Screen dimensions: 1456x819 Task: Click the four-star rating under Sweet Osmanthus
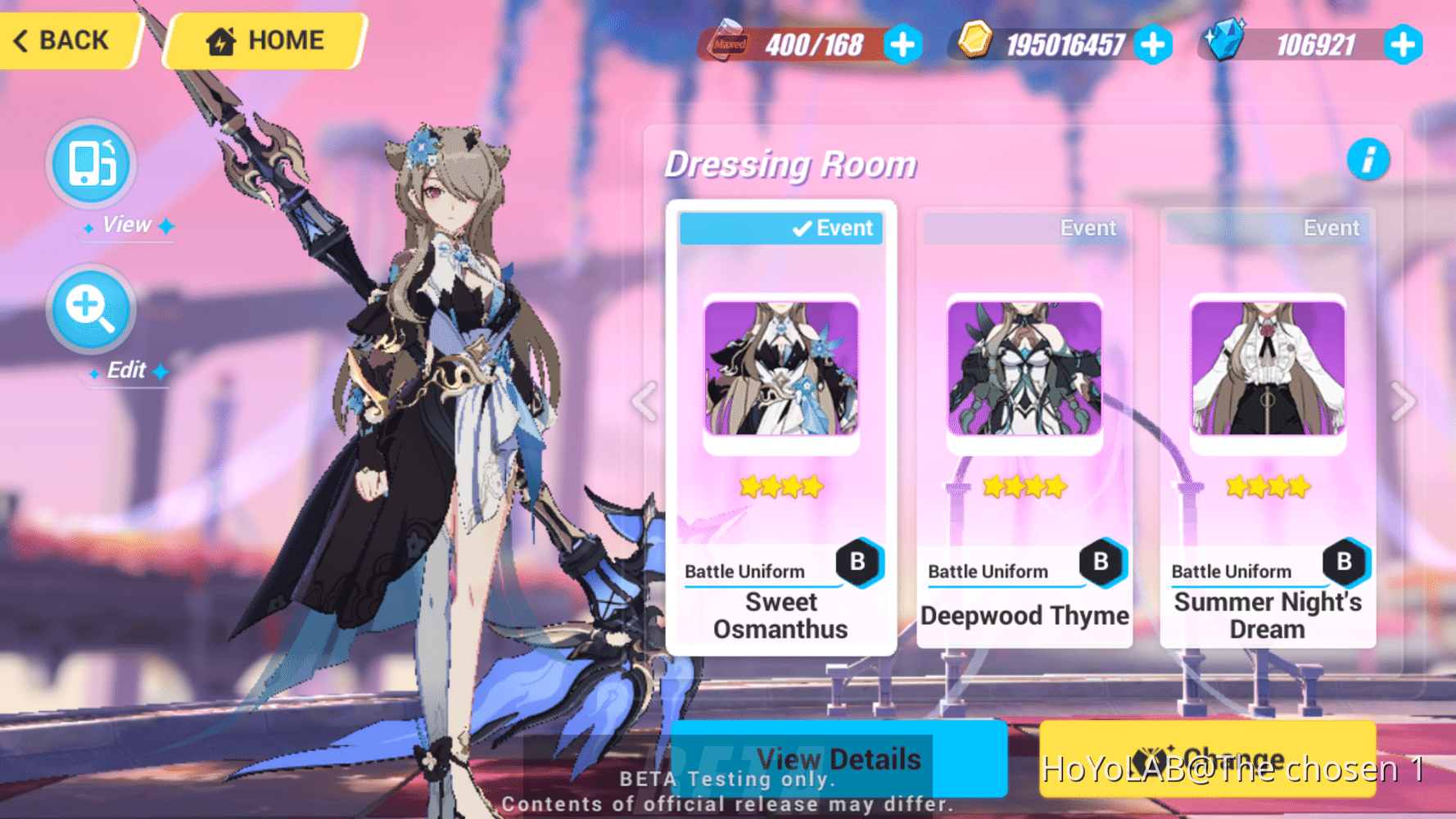tap(779, 486)
